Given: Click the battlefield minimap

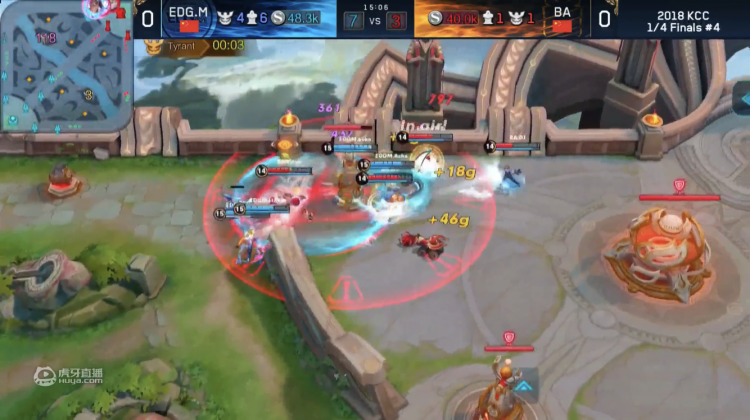Looking at the screenshot, I should [x=66, y=66].
